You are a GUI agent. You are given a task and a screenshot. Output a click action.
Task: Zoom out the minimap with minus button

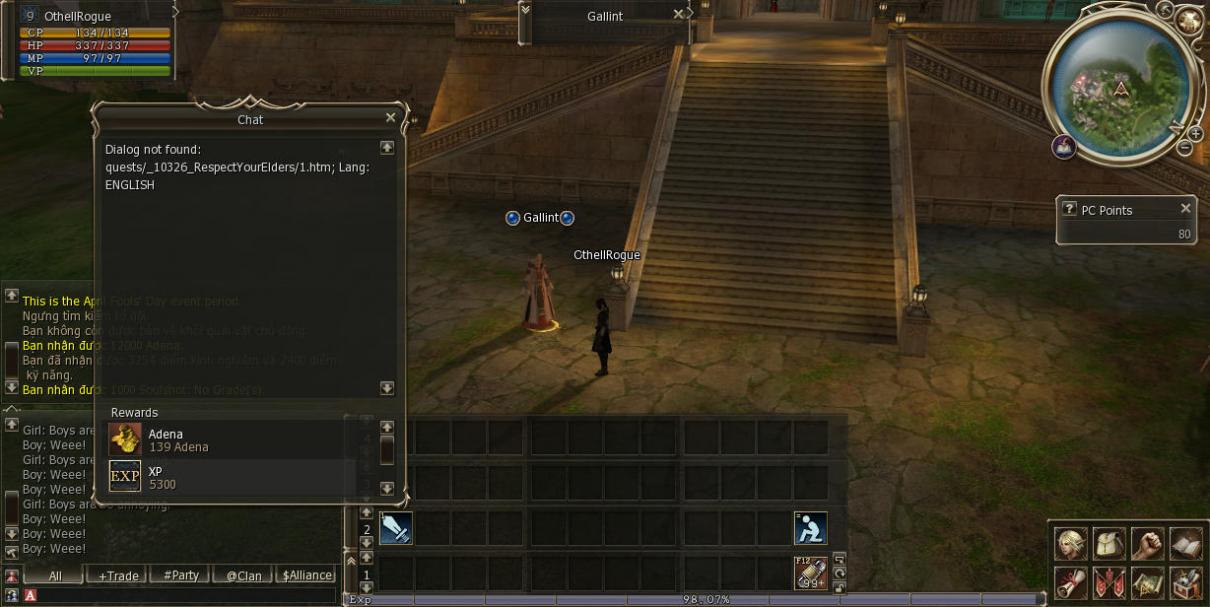[x=1185, y=148]
